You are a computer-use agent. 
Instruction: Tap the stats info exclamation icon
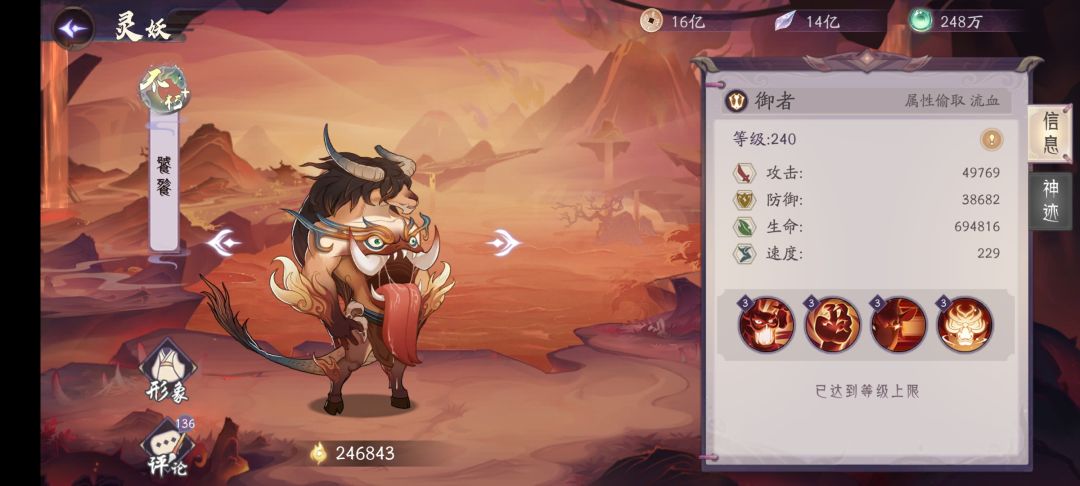[991, 140]
